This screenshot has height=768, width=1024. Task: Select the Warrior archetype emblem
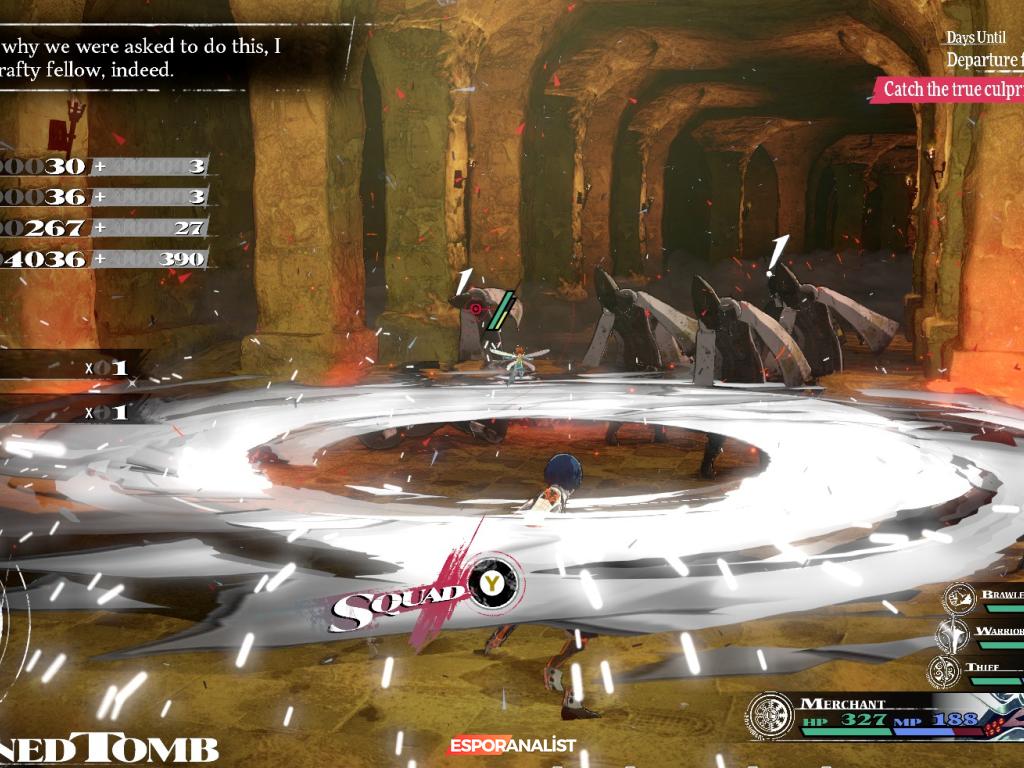click(952, 634)
